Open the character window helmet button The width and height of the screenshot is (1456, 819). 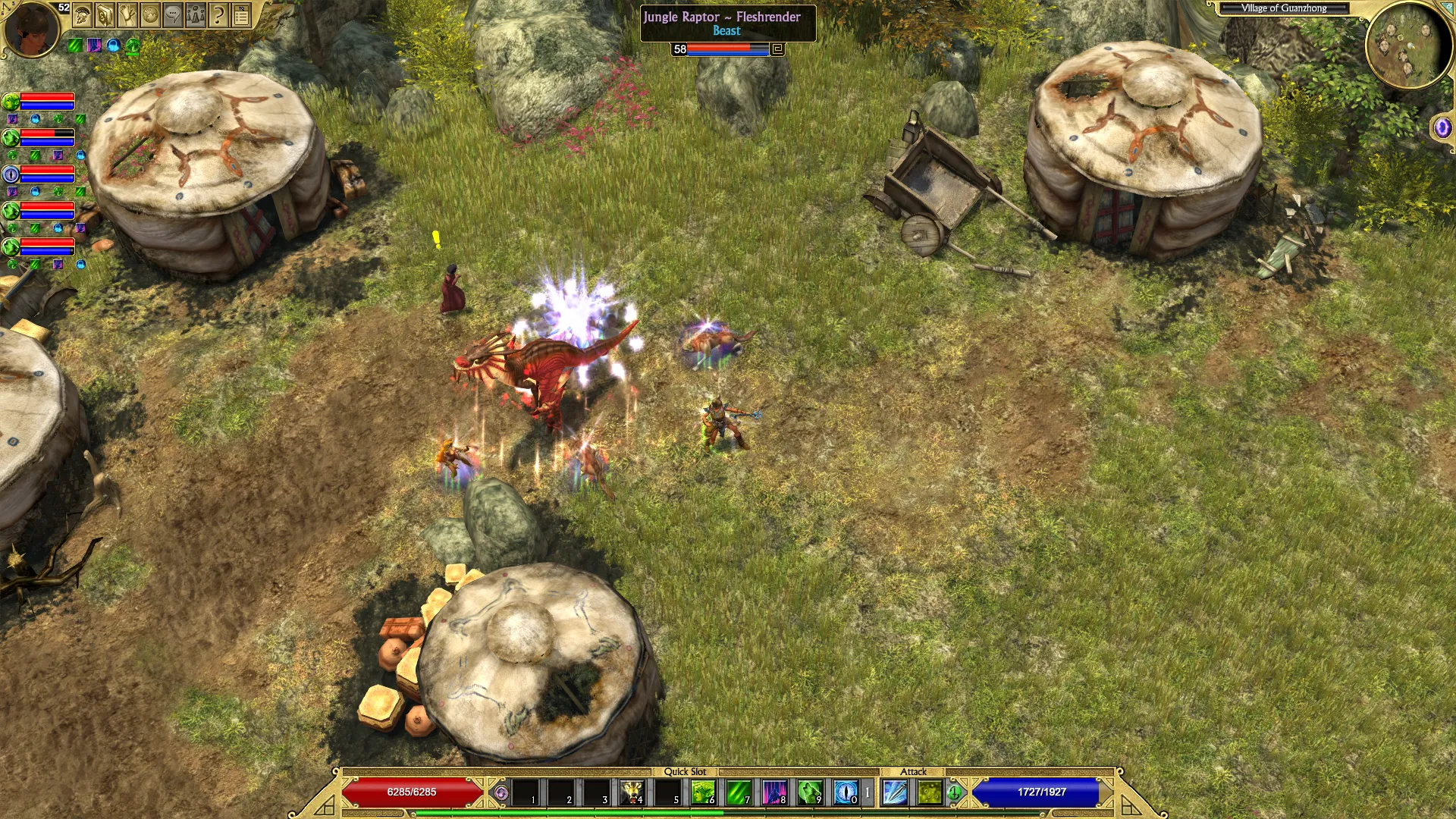point(83,14)
